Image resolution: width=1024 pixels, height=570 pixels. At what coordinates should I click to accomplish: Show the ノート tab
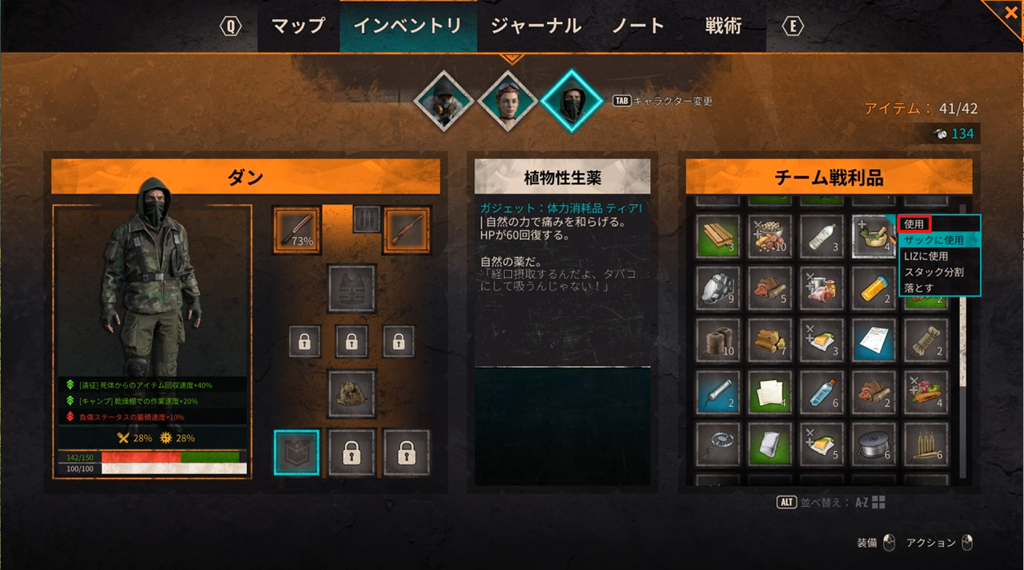[x=640, y=27]
